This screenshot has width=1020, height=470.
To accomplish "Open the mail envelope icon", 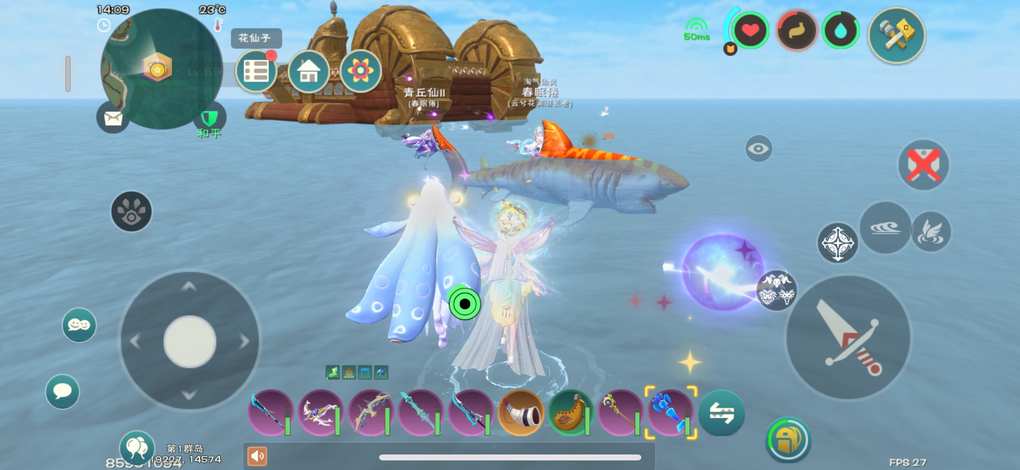I will [113, 118].
